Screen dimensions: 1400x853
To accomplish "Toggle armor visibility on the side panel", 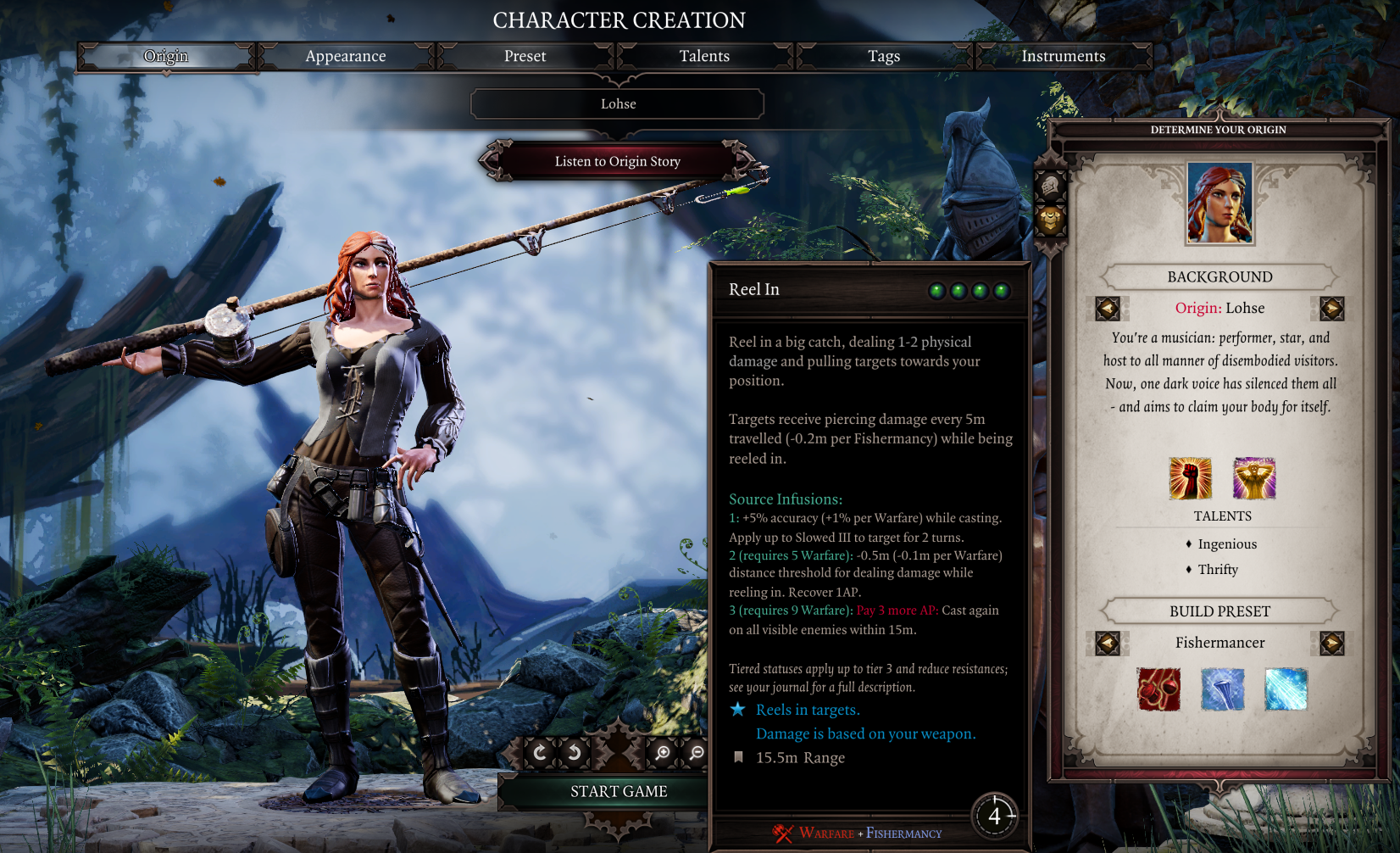I will [1051, 219].
